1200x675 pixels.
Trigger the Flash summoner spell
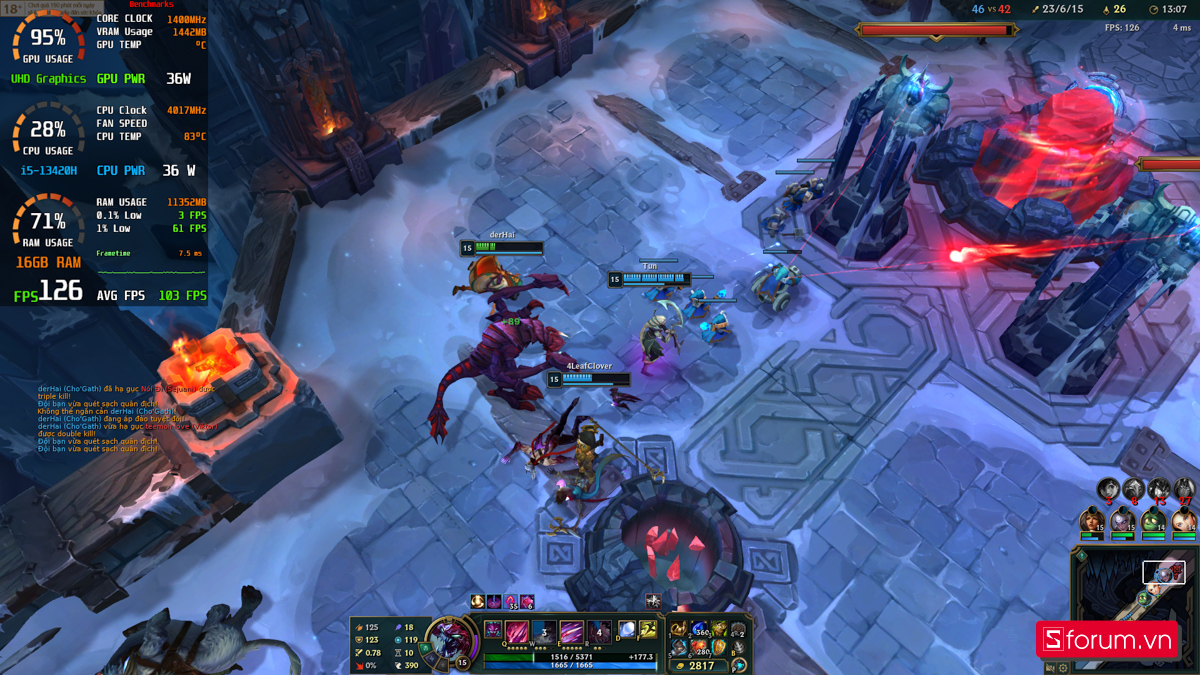coord(648,630)
